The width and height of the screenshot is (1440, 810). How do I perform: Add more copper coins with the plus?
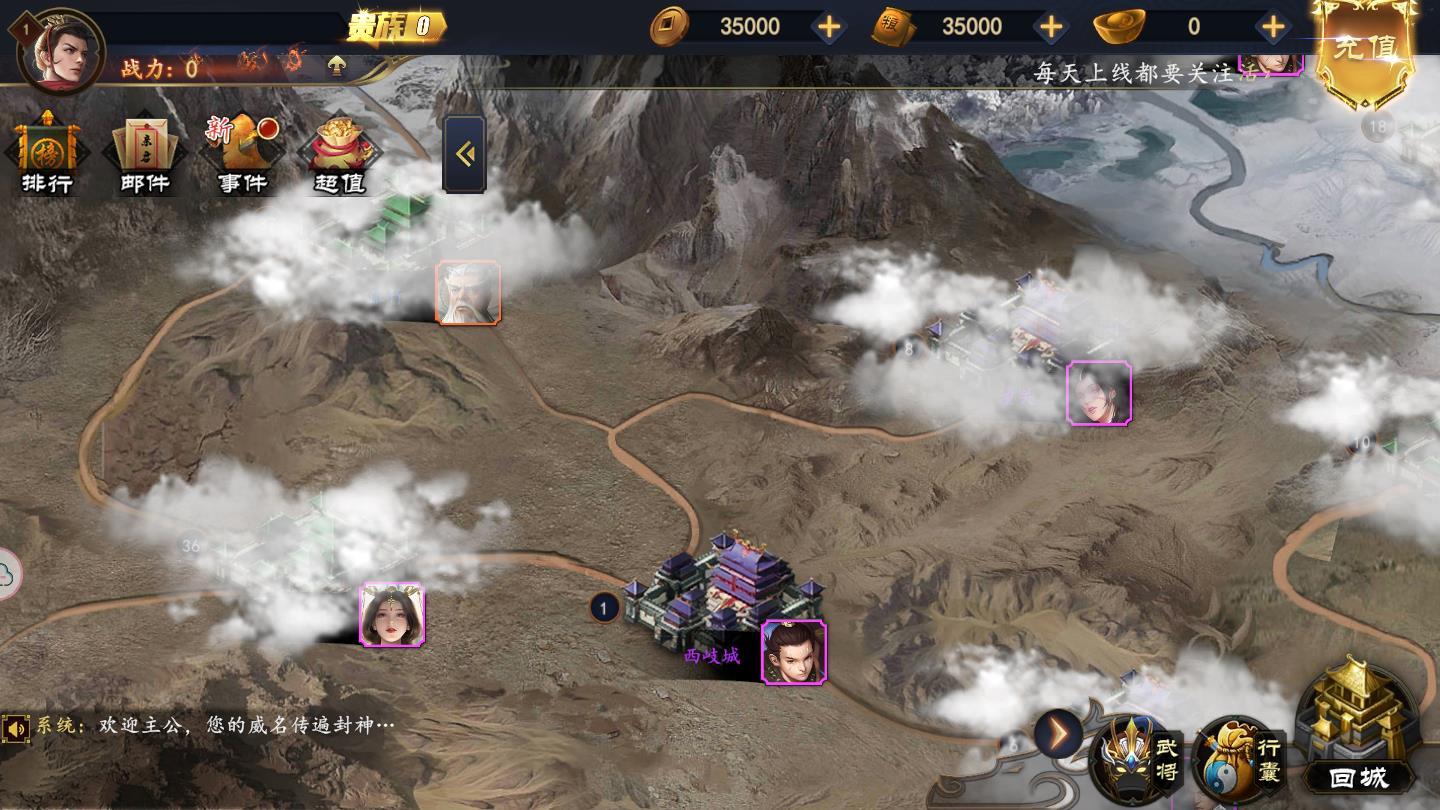click(829, 27)
